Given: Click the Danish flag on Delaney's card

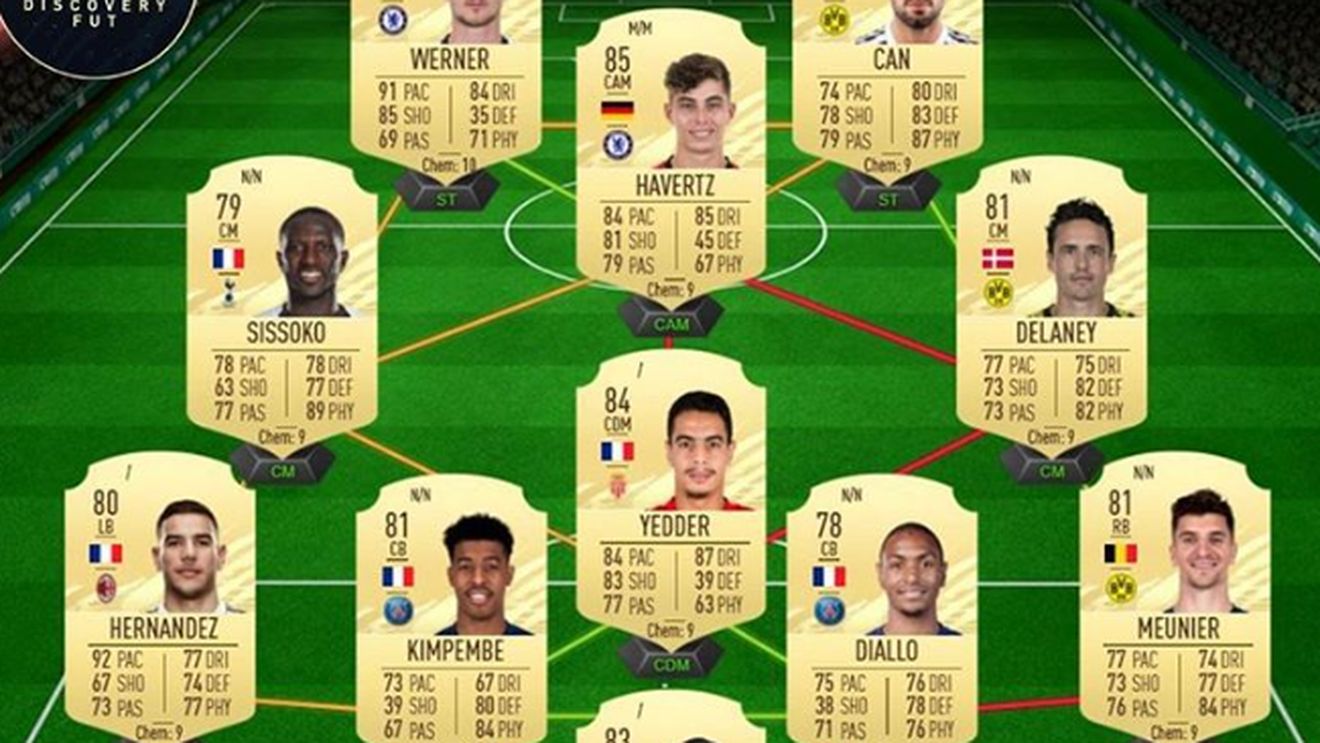Looking at the screenshot, I should tap(996, 257).
